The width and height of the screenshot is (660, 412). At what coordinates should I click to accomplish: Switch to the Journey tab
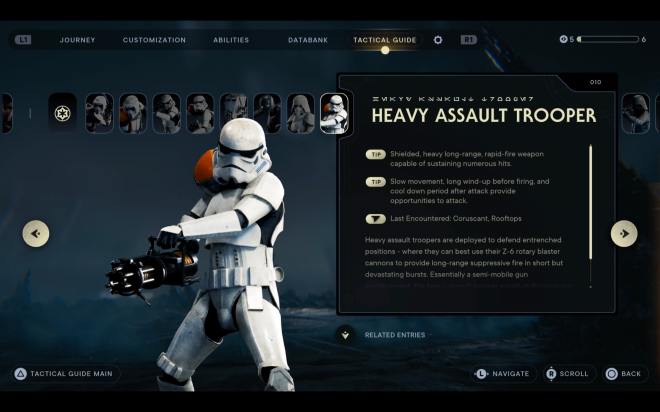[77, 40]
